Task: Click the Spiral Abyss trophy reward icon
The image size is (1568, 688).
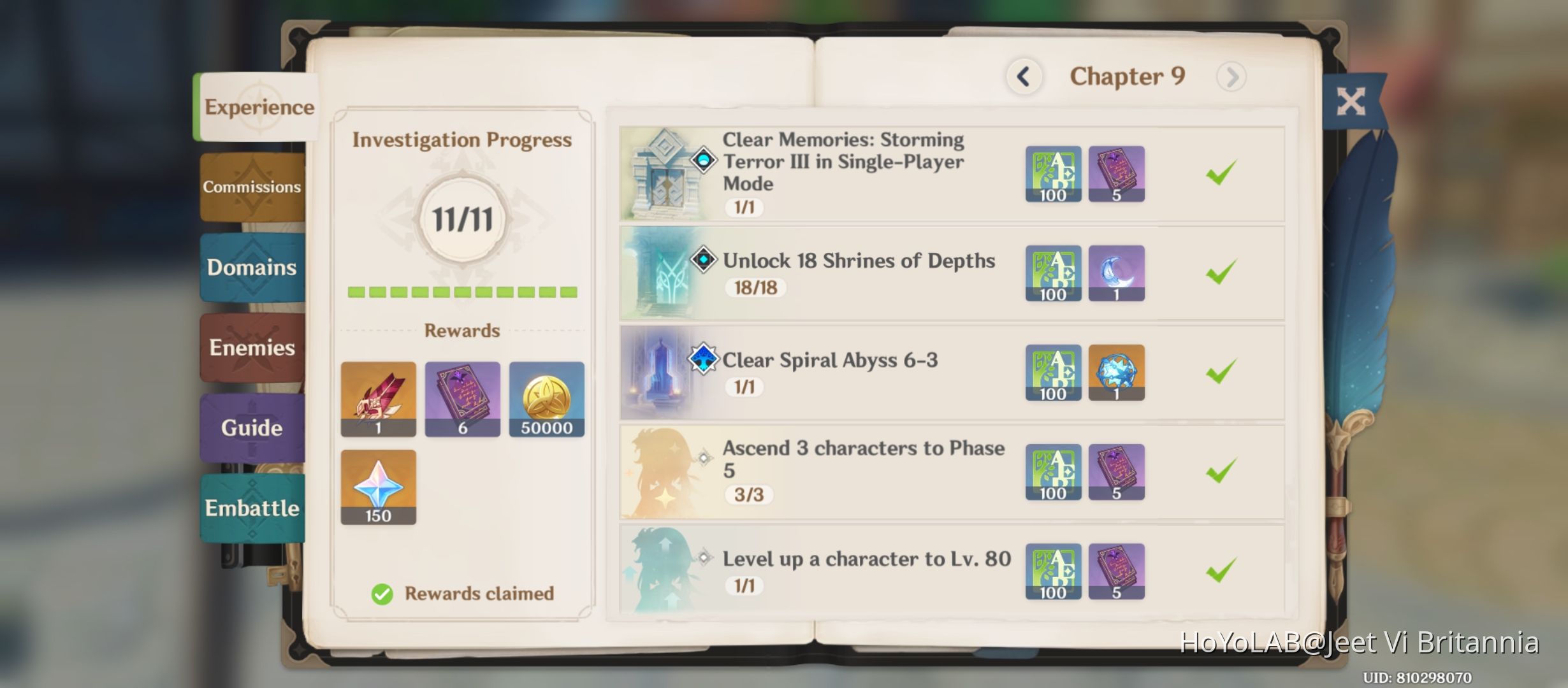Action: (1117, 373)
